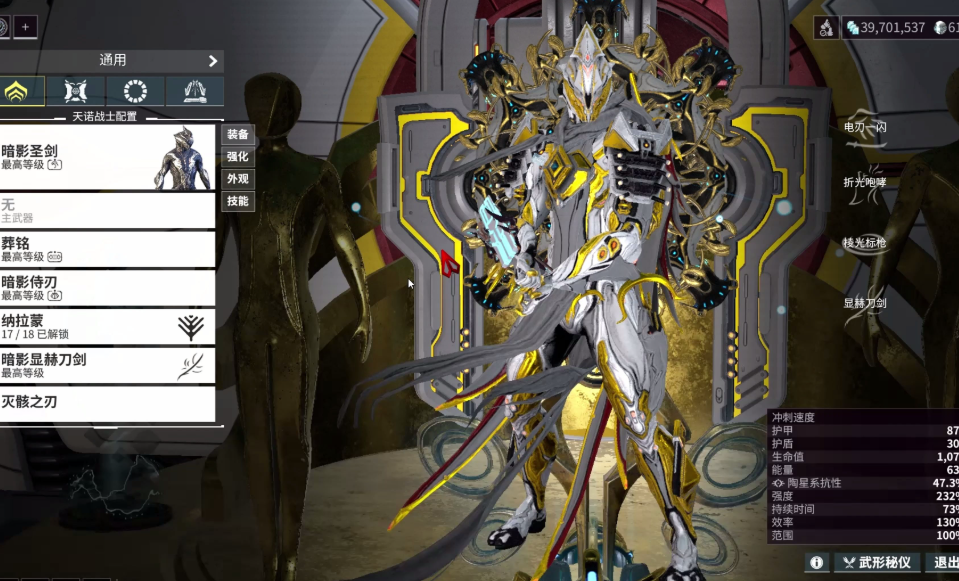The width and height of the screenshot is (959, 581).
Task: Click the 装备 equip button
Action: (x=237, y=134)
